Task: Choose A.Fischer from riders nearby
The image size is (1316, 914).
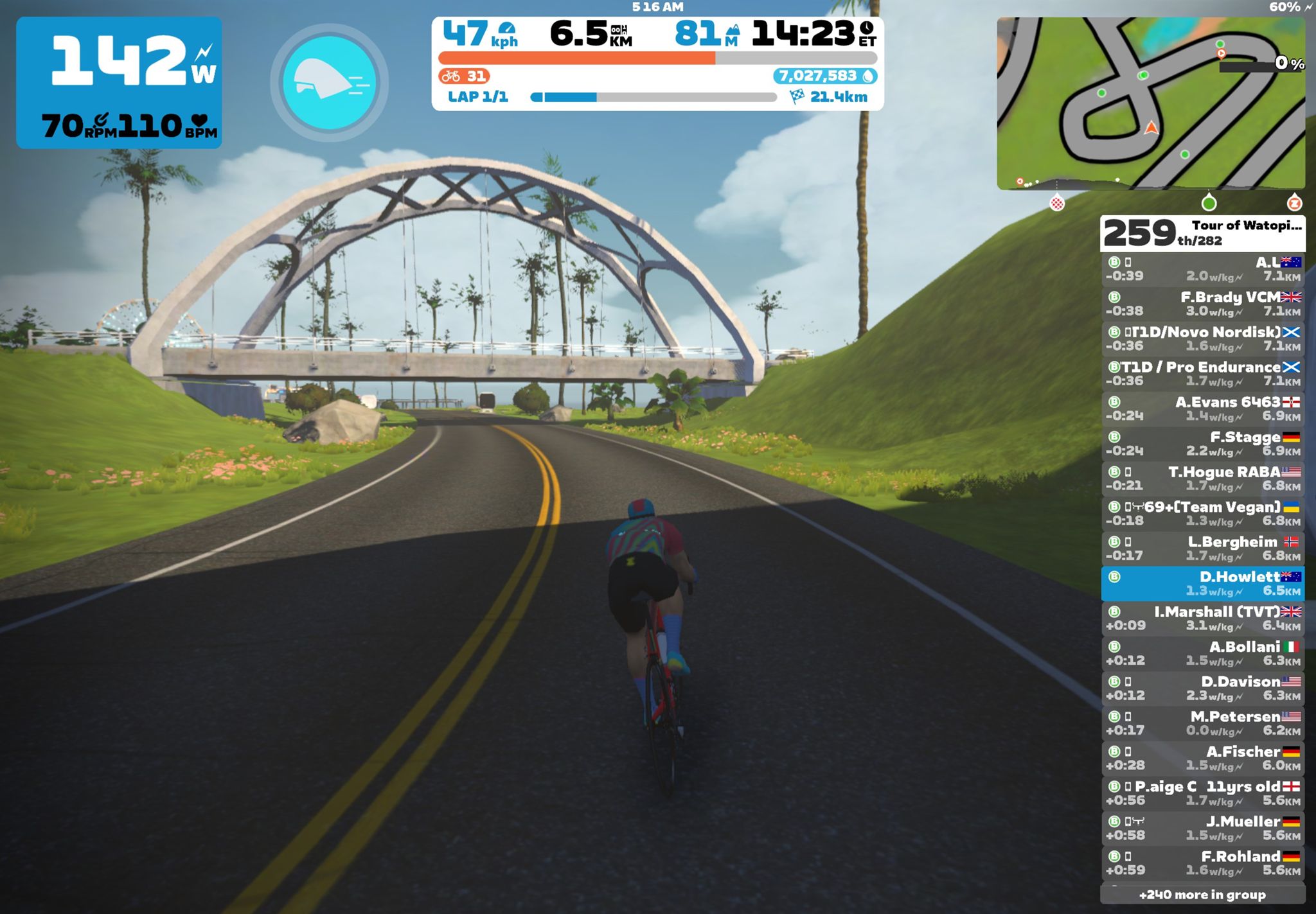Action: [1202, 758]
